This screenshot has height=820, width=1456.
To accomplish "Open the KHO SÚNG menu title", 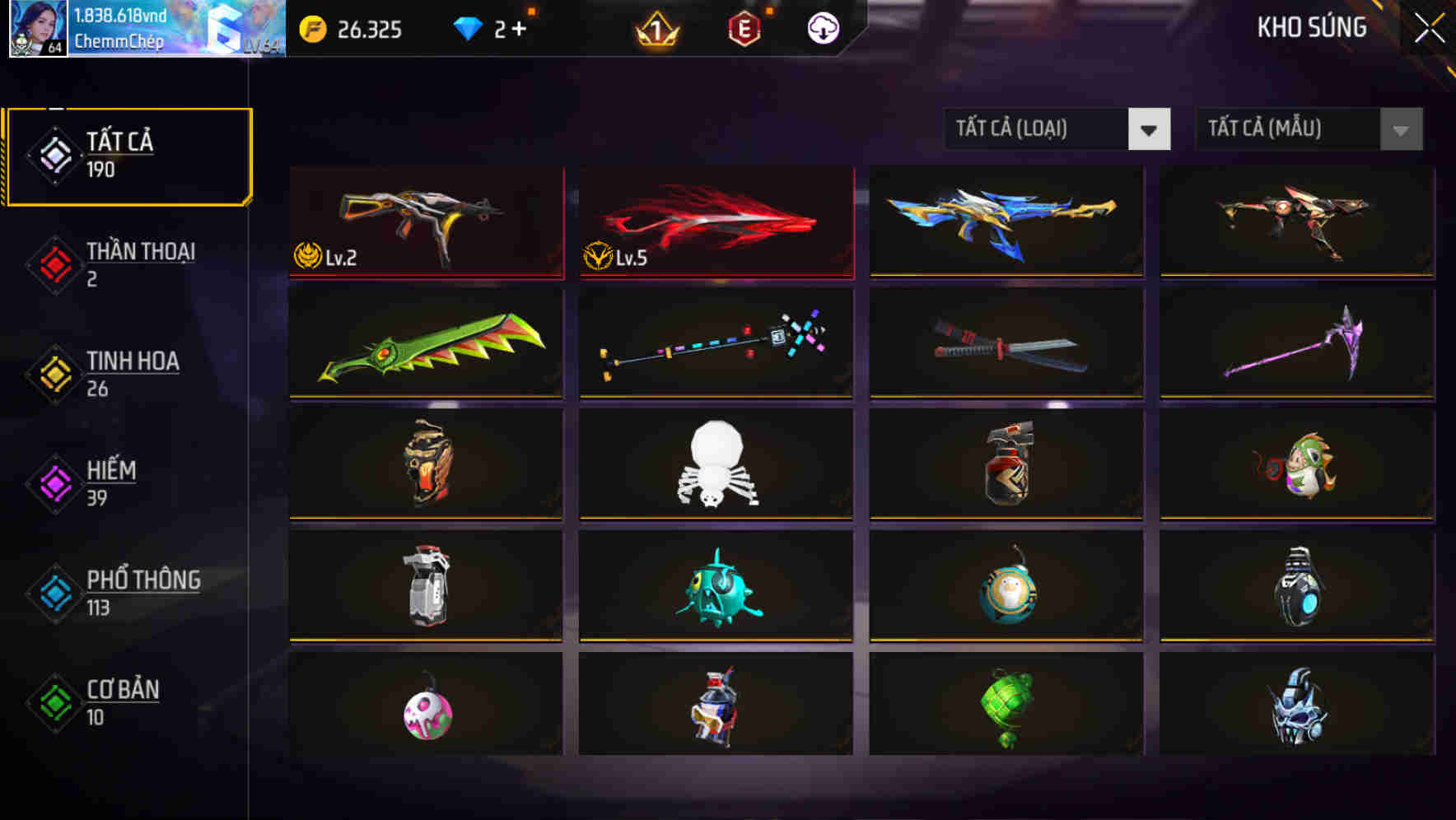I will point(1311,28).
